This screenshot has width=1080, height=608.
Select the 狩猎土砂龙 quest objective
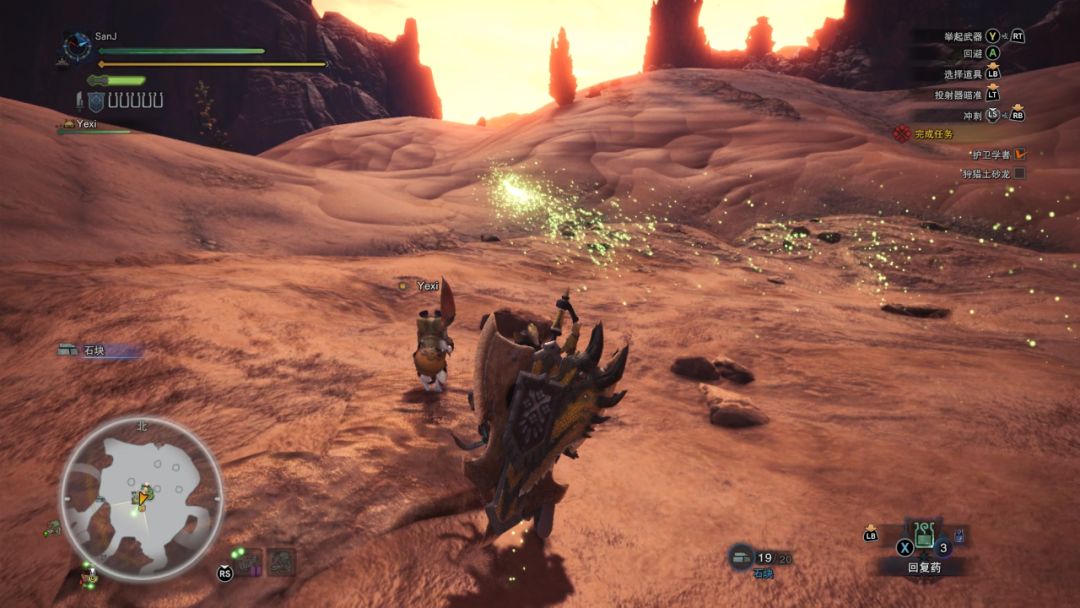[986, 174]
